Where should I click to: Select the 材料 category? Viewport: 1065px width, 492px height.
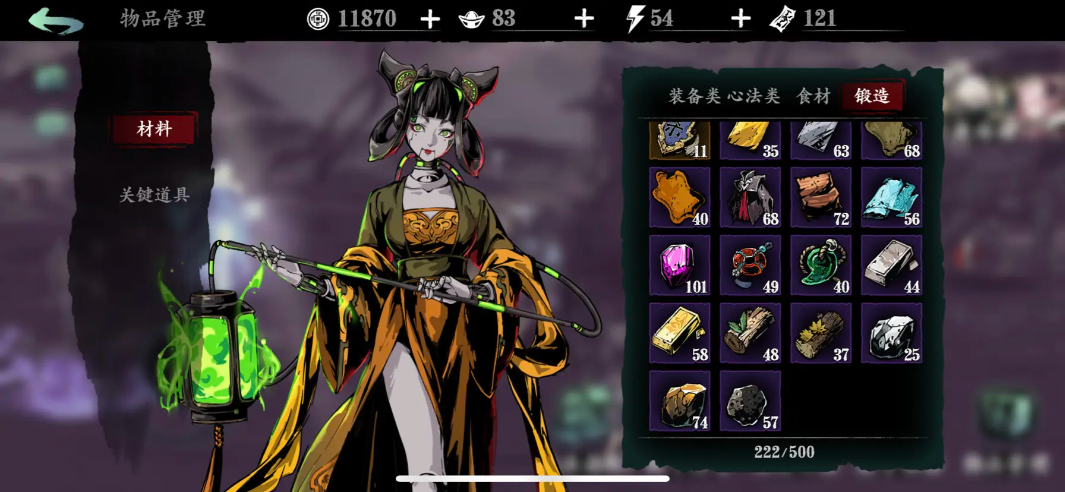154,129
